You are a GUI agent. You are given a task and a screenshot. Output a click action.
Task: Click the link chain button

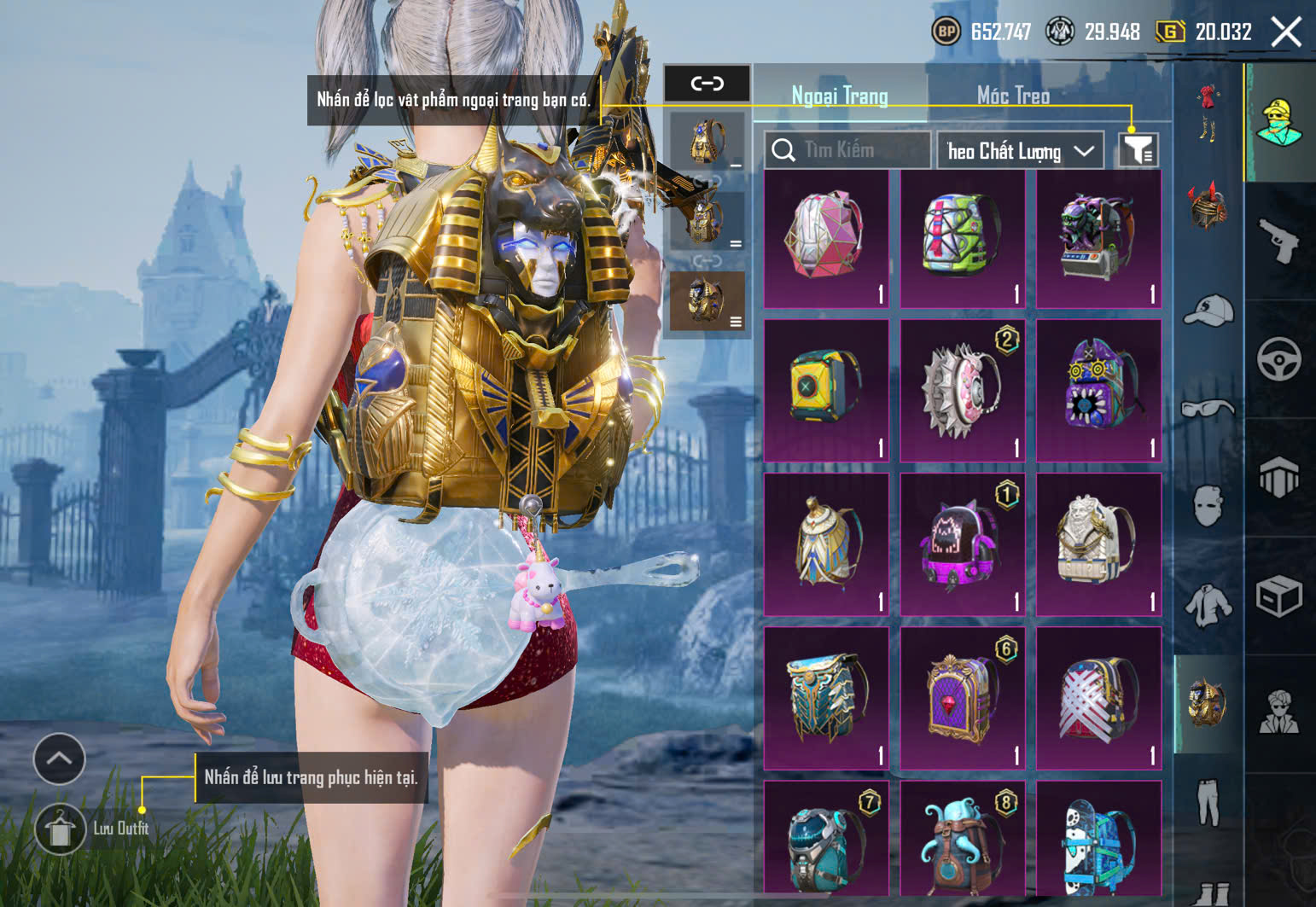707,84
